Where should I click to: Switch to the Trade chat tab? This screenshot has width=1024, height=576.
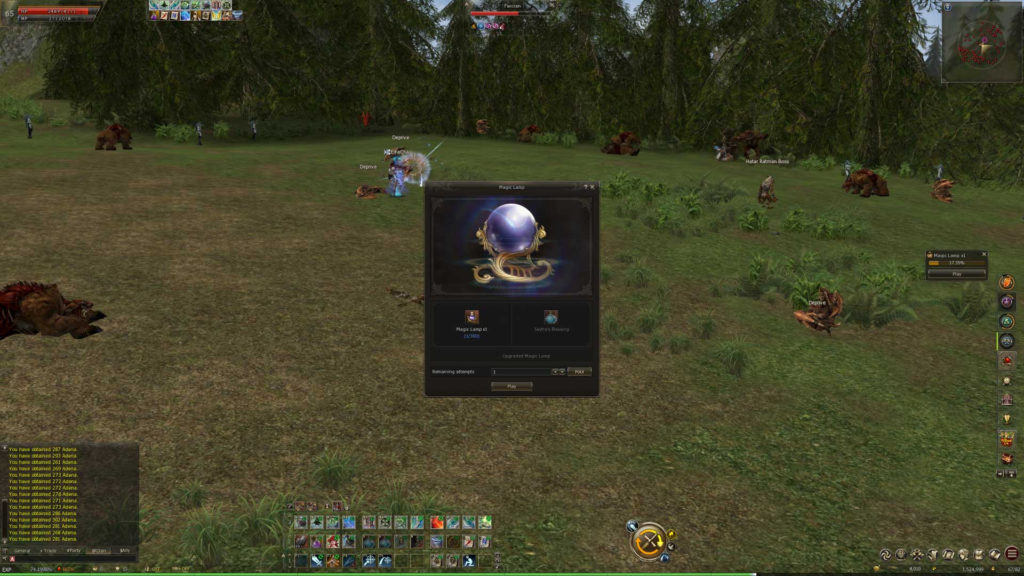point(48,550)
